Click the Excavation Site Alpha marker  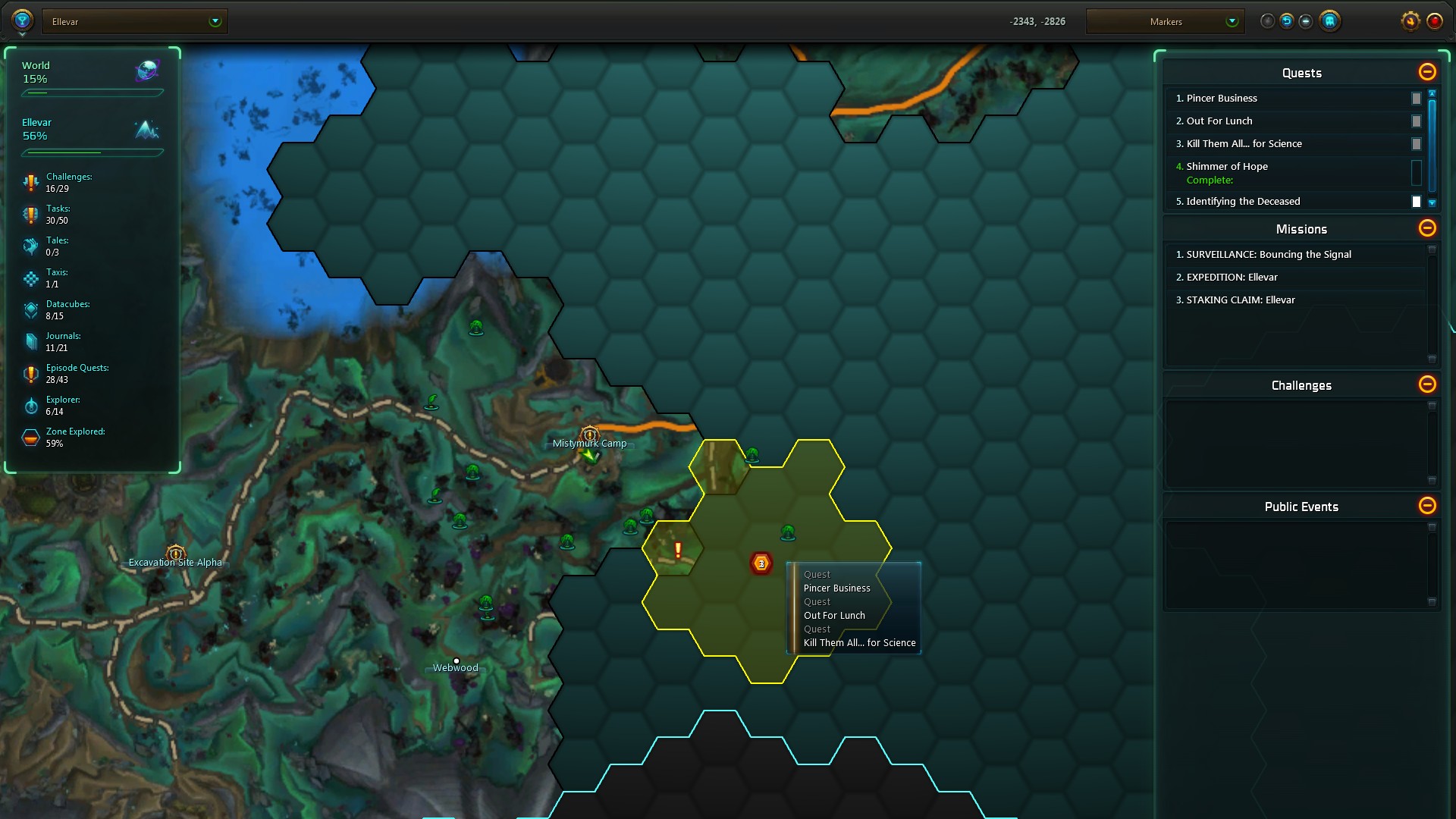176,554
